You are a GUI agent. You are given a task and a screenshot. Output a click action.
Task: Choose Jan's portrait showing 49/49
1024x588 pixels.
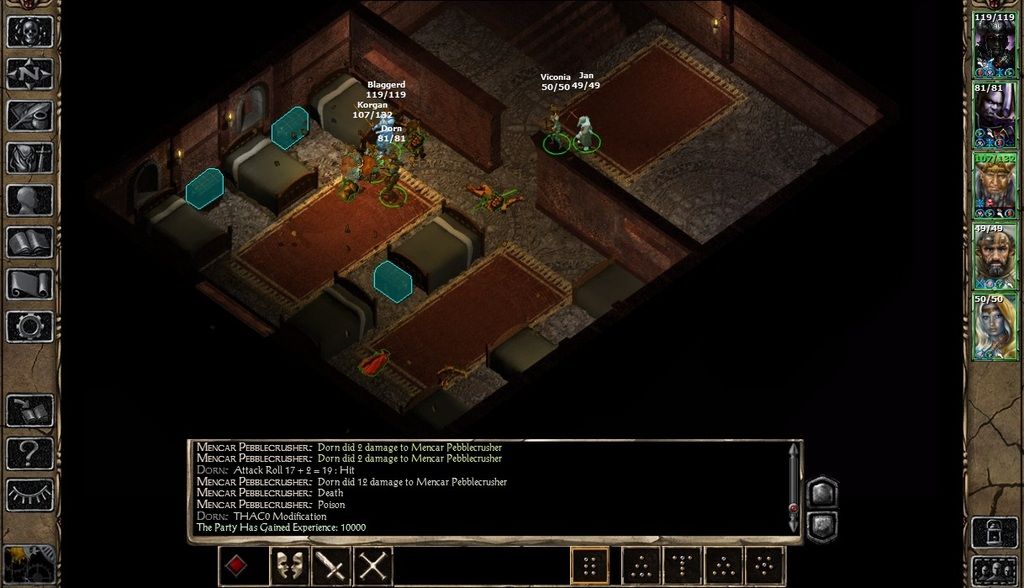pos(995,256)
